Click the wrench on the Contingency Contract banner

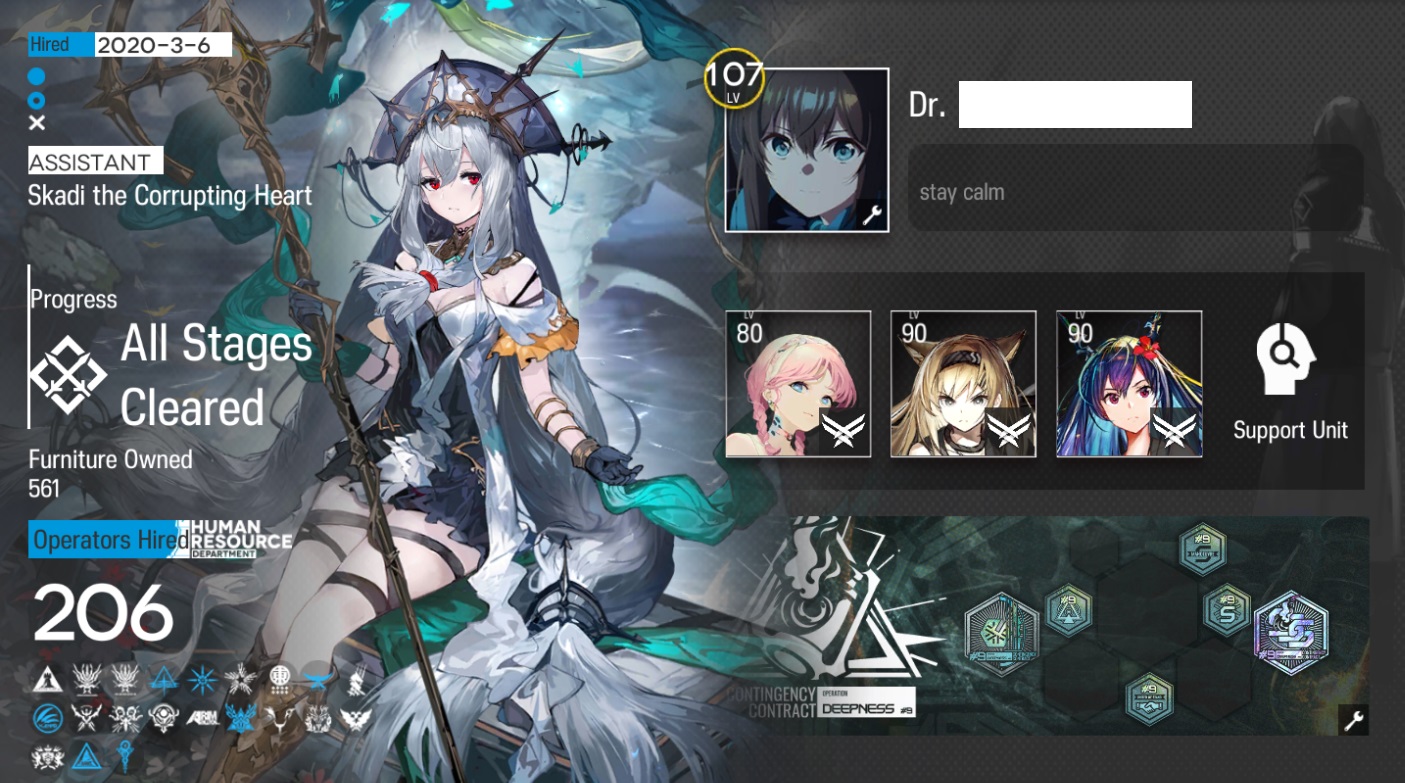coord(1356,719)
